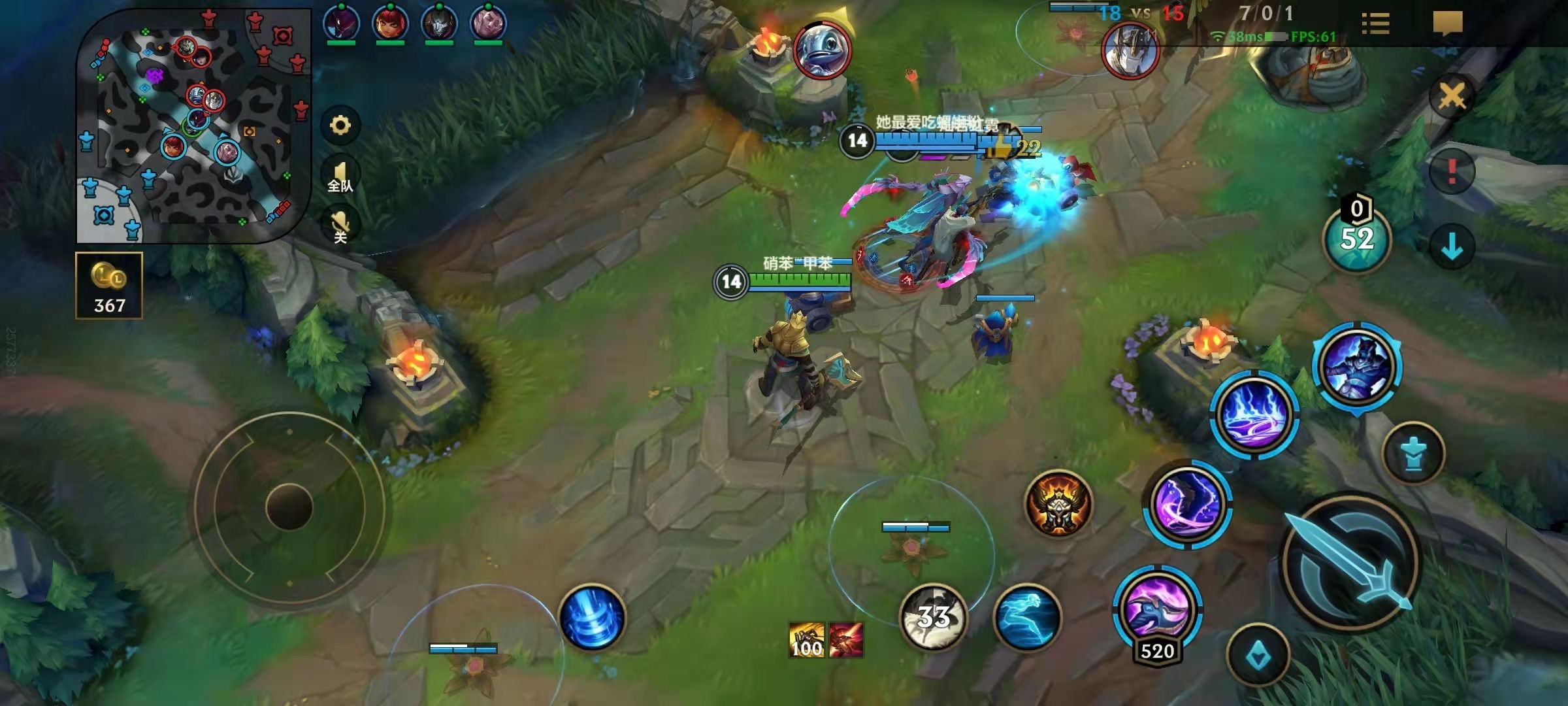Tap the blue down arrow ping
1568x706 pixels.
pos(1452,247)
